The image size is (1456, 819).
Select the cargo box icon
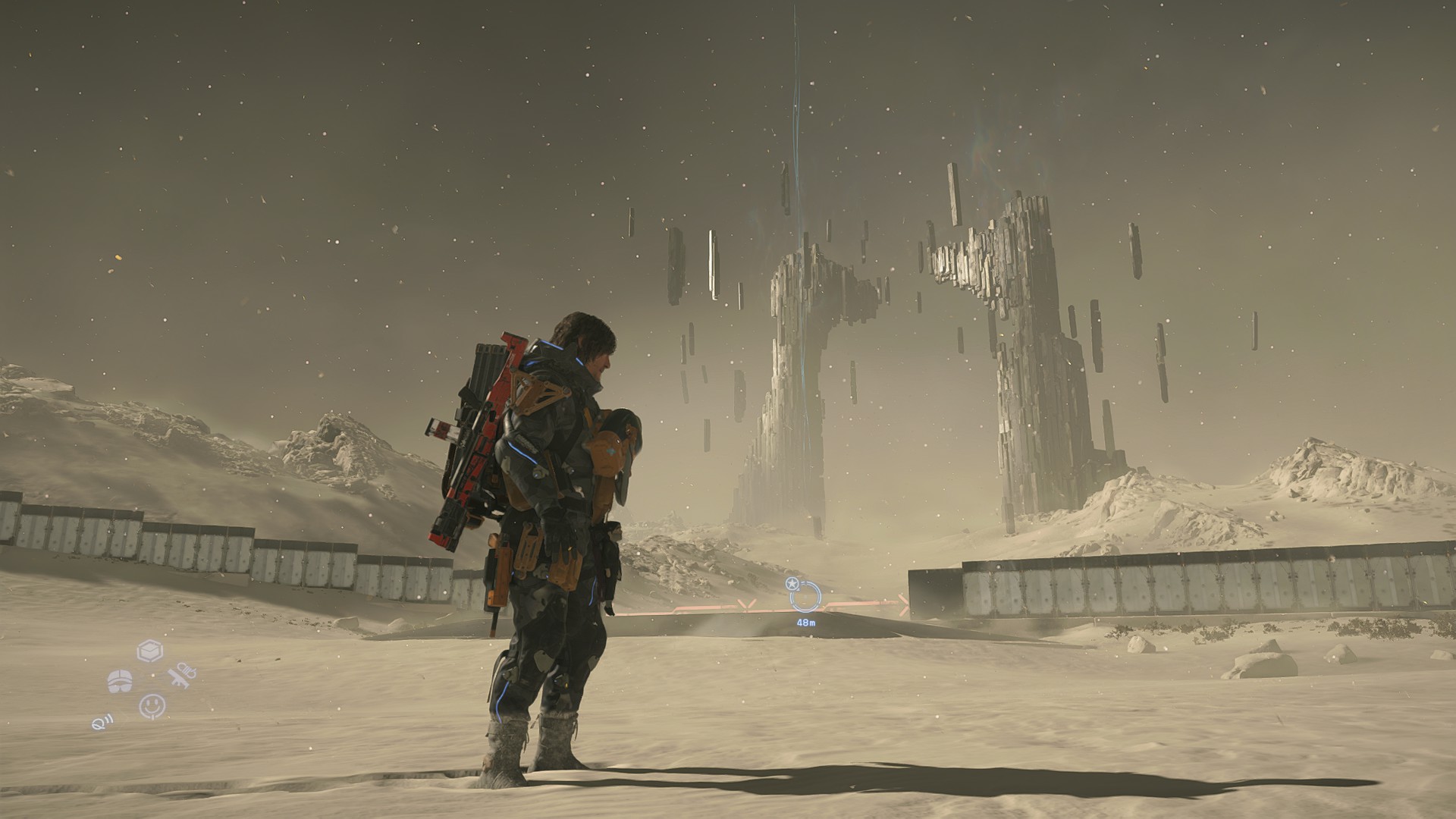tap(150, 651)
